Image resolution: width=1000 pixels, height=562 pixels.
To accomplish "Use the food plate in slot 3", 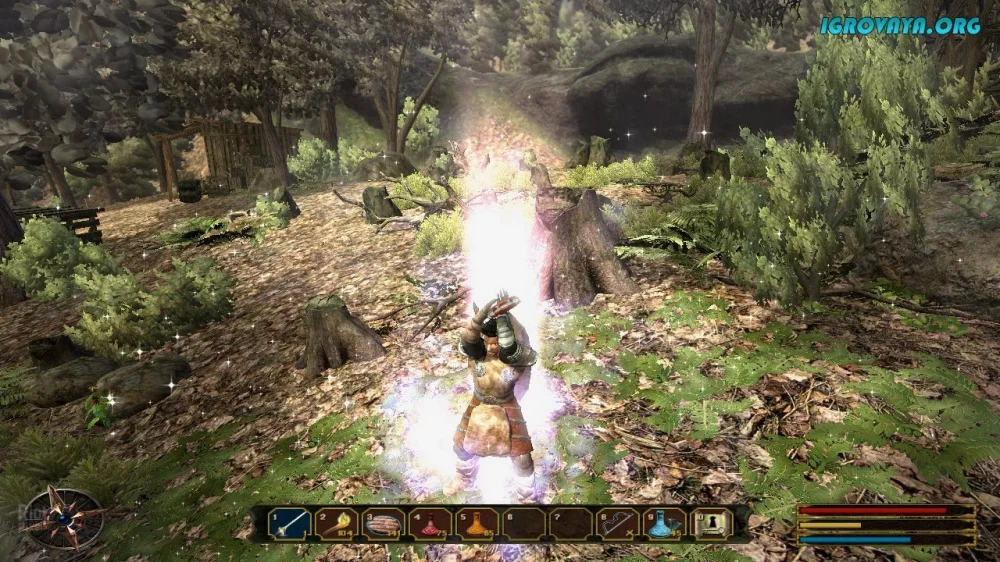I will pos(384,523).
